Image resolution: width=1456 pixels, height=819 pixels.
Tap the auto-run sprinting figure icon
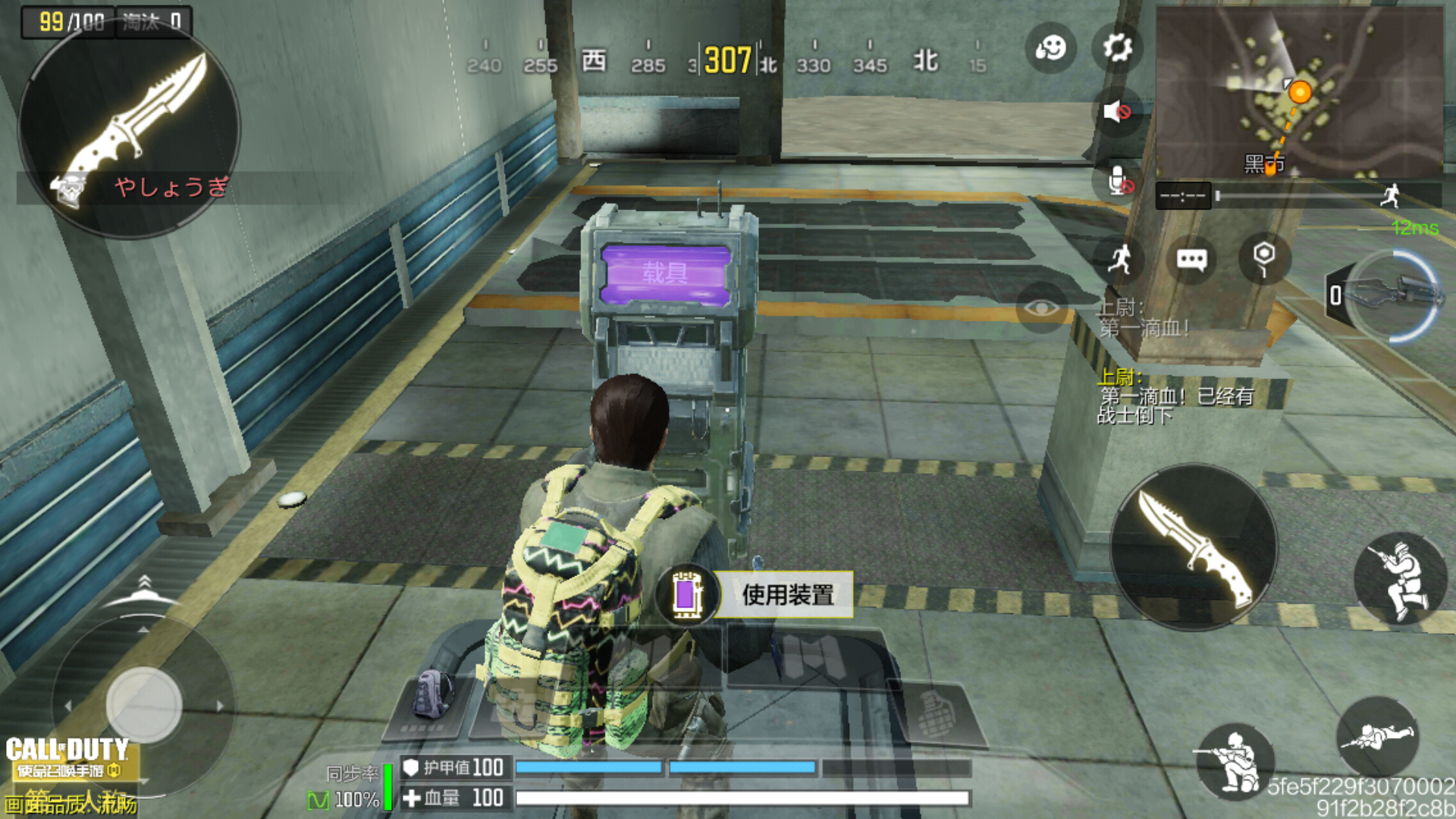pyautogui.click(x=1119, y=259)
